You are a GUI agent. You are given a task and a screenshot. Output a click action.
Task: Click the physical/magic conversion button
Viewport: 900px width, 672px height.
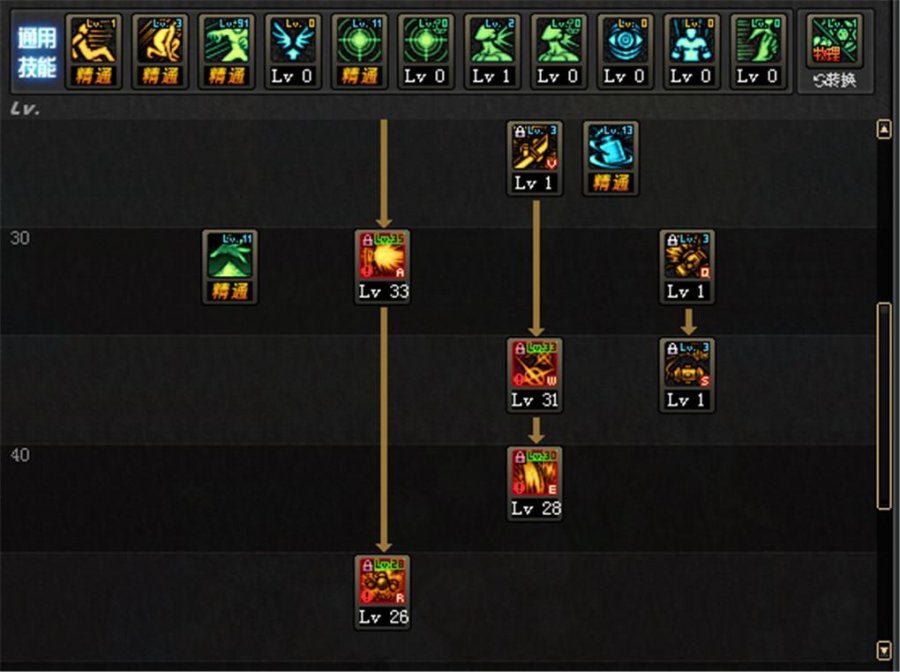pyautogui.click(x=834, y=51)
